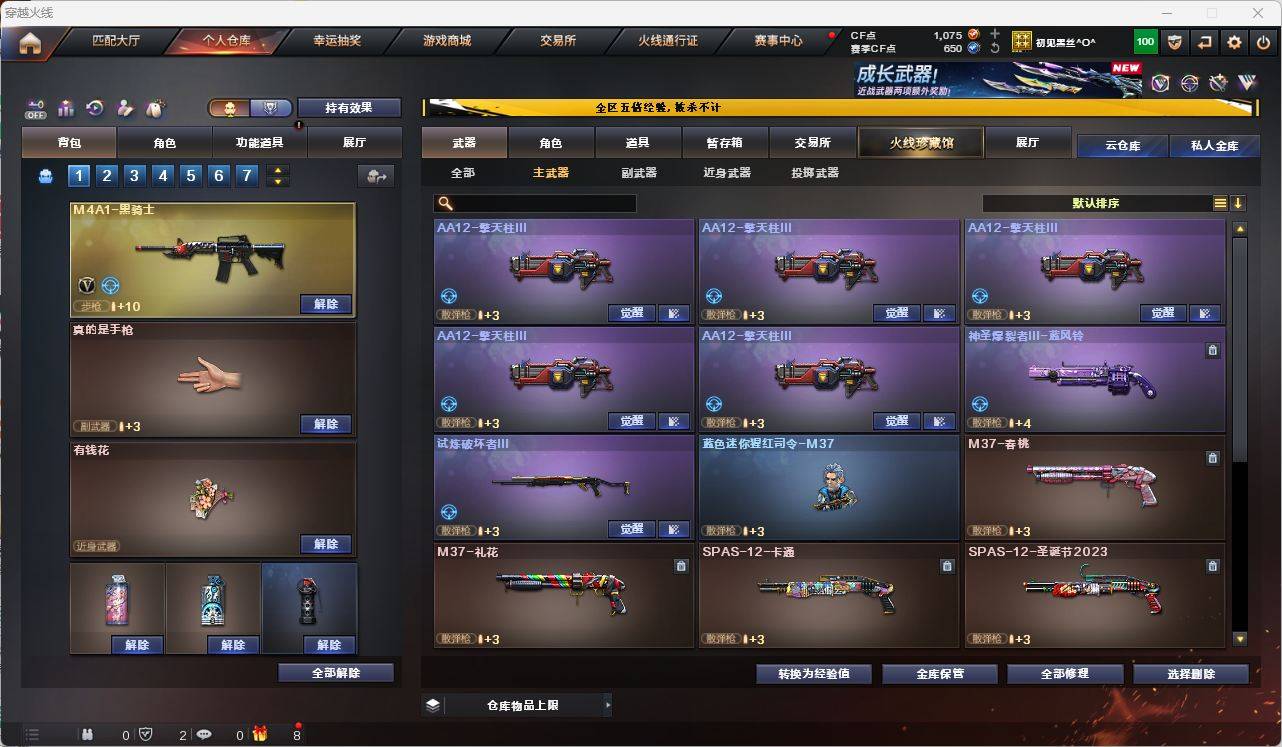Click the gift notification icon in bottom bar
Viewport: 1282px width, 747px height.
click(x=258, y=734)
